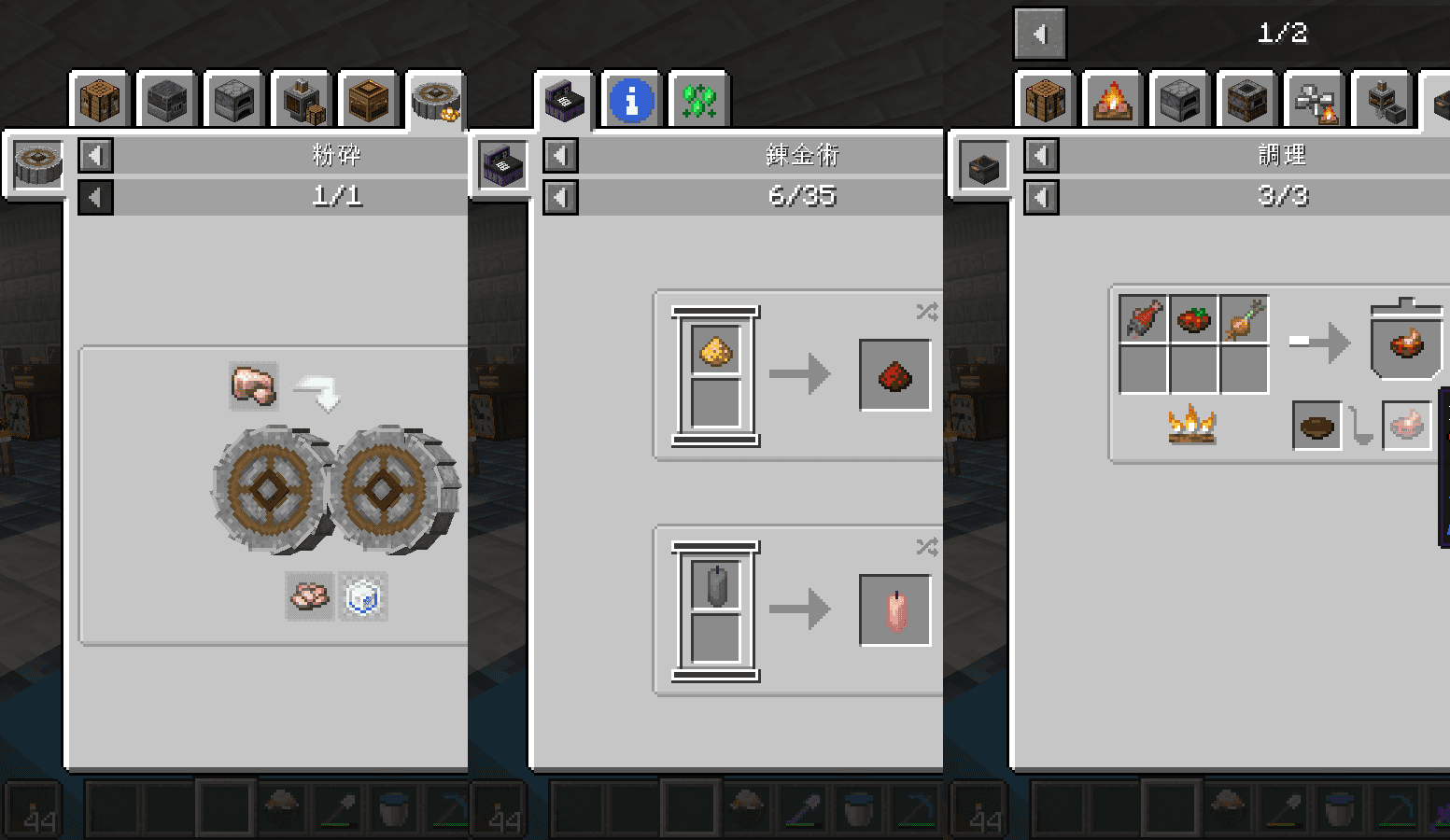The width and height of the screenshot is (1450, 840).
Task: Switch to the campfire recipe tab
Action: (1112, 100)
